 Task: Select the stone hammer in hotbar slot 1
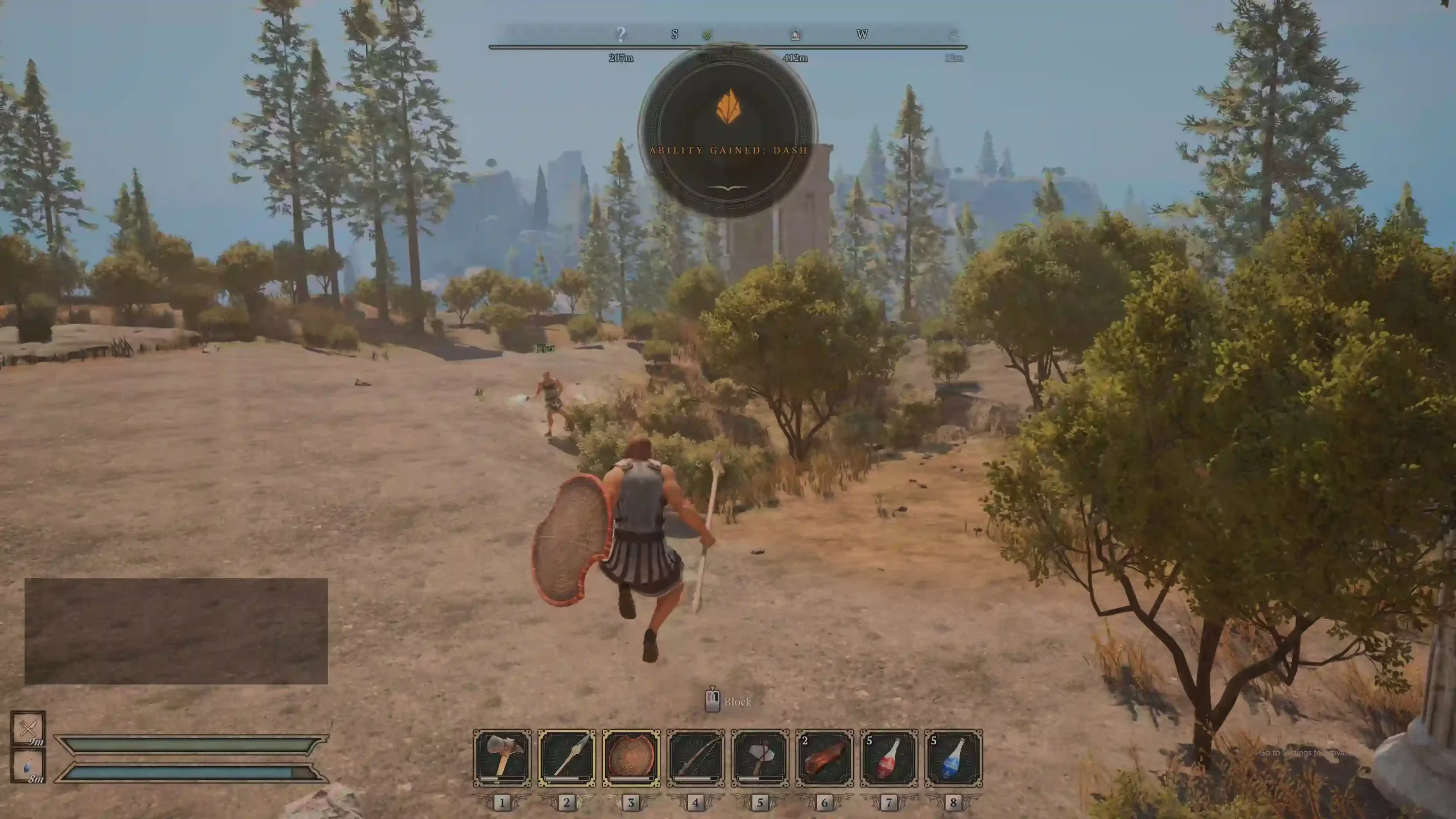[502, 758]
